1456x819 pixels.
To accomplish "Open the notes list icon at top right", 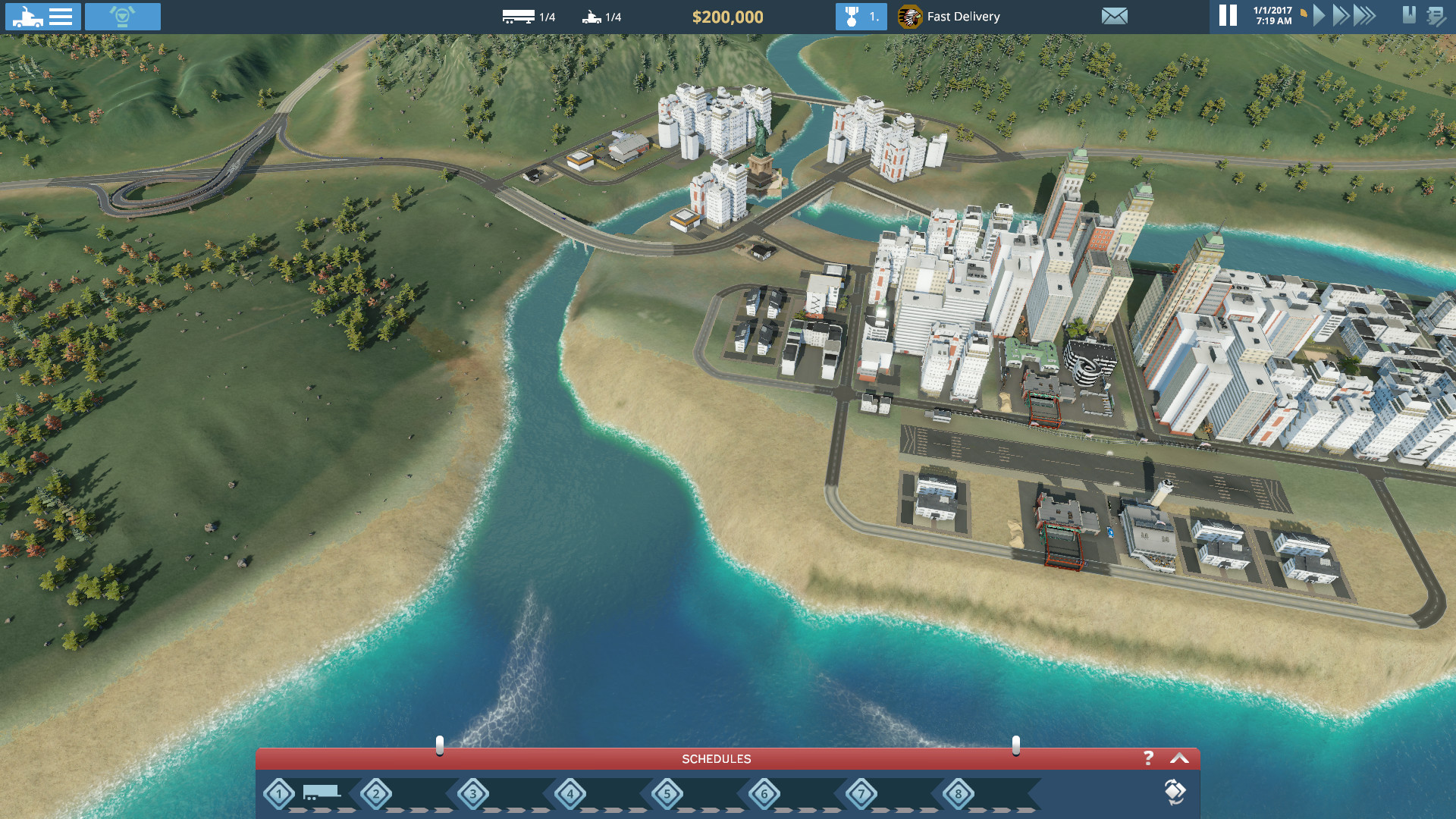I will [1436, 16].
